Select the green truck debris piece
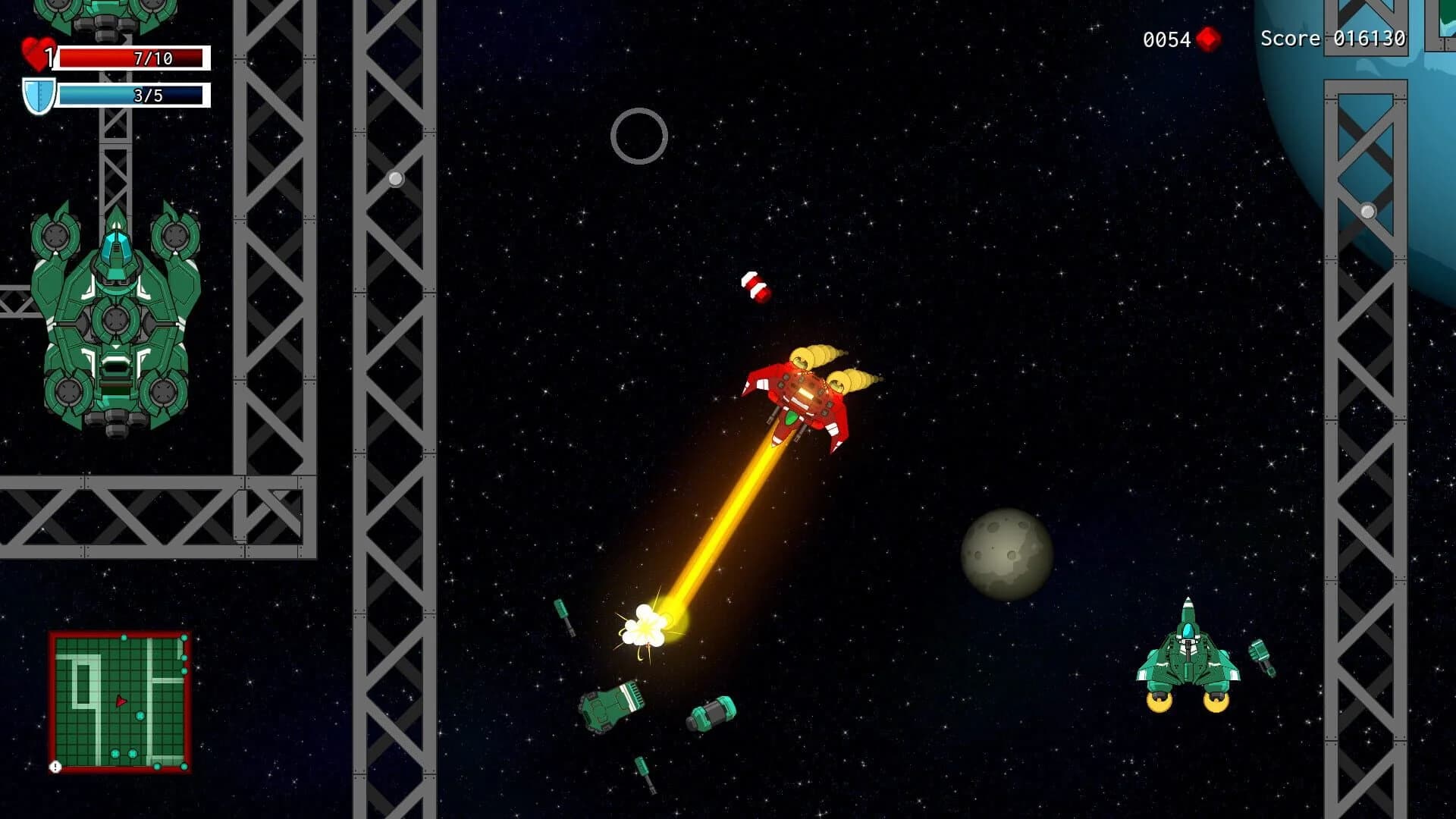The height and width of the screenshot is (819, 1456). pos(610,705)
